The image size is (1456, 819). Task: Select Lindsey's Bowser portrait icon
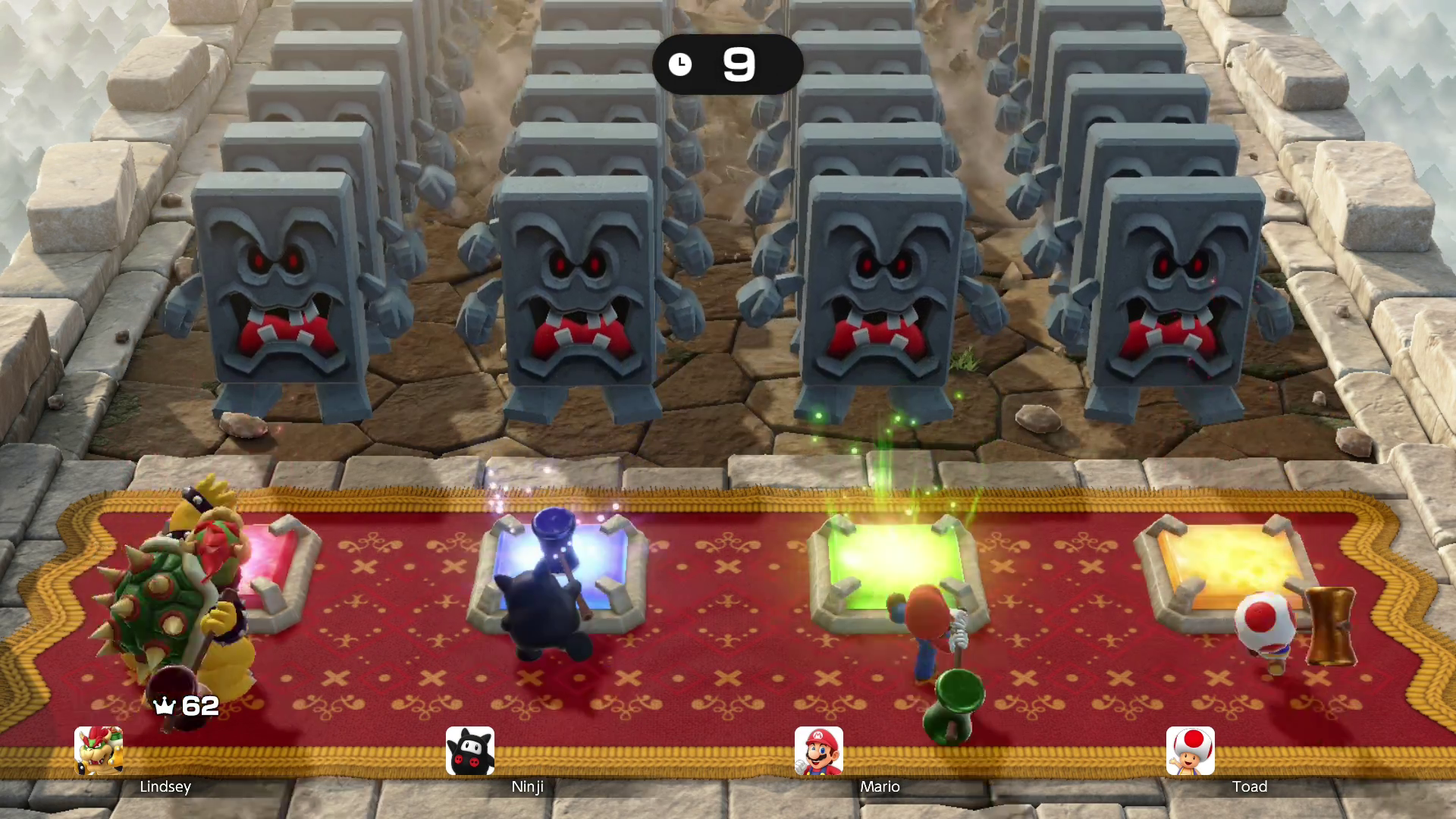click(x=99, y=751)
